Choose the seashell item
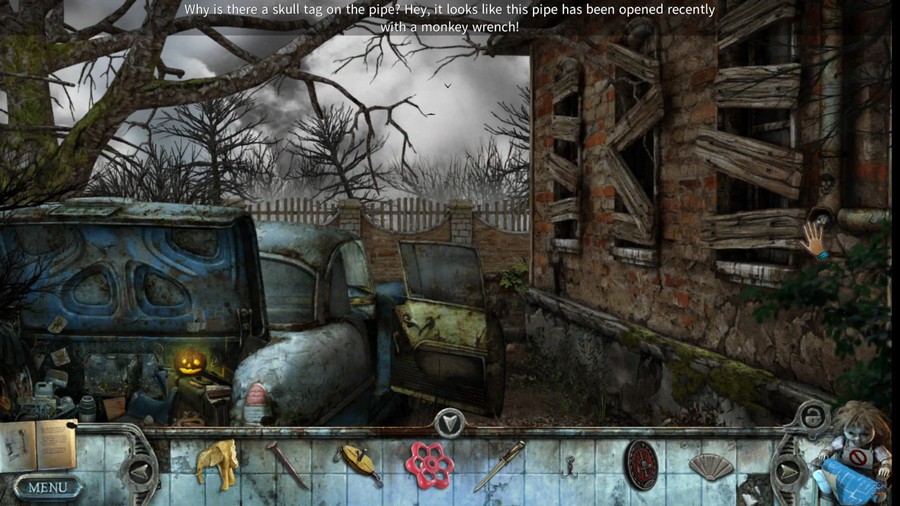 click(711, 465)
